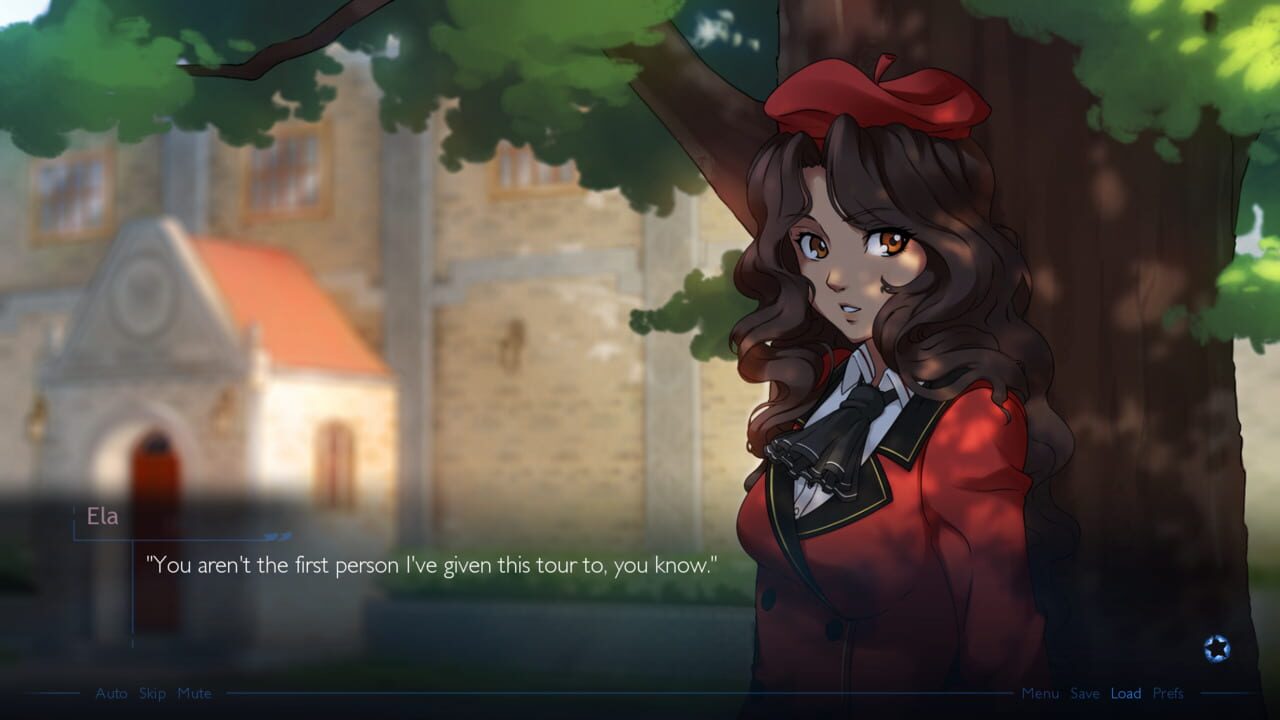The width and height of the screenshot is (1280, 720).
Task: Click Auto in the bottom-left quick menu
Action: point(111,693)
